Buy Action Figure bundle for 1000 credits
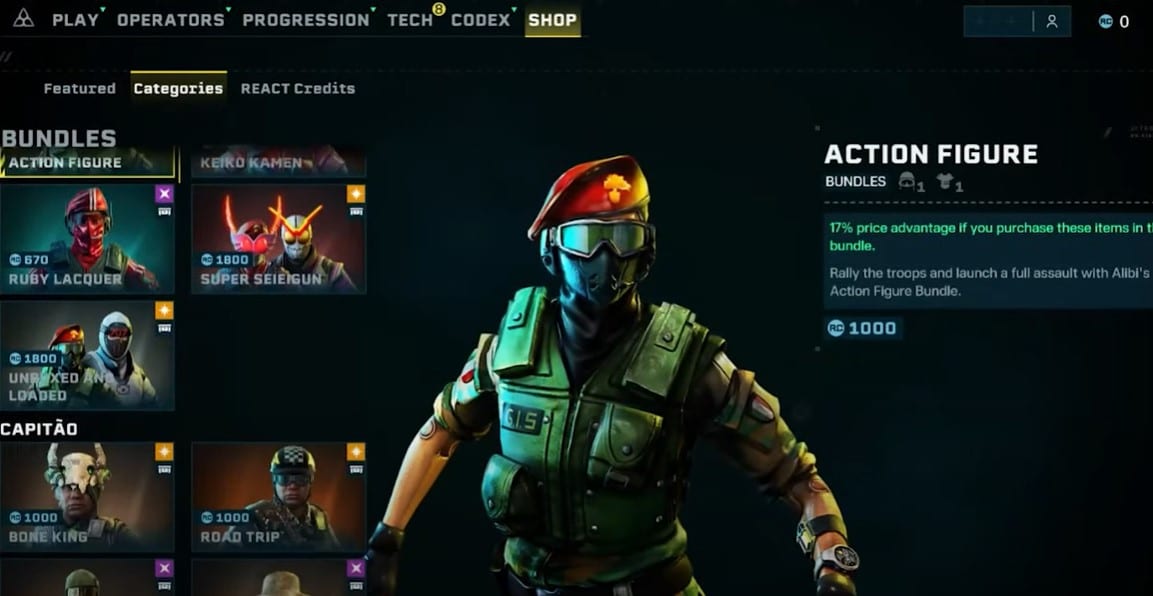 pos(863,328)
